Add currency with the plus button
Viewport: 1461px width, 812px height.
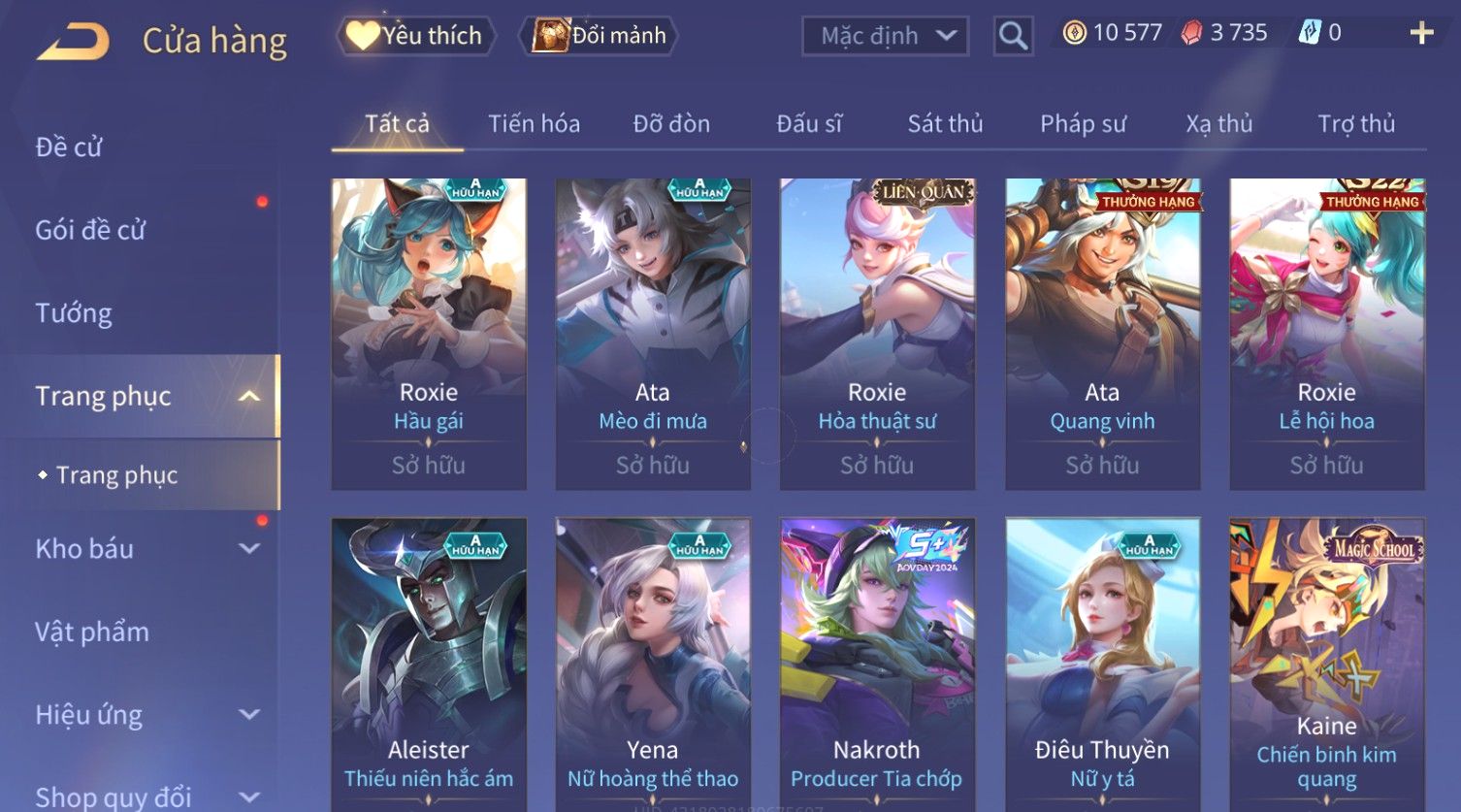[1421, 33]
